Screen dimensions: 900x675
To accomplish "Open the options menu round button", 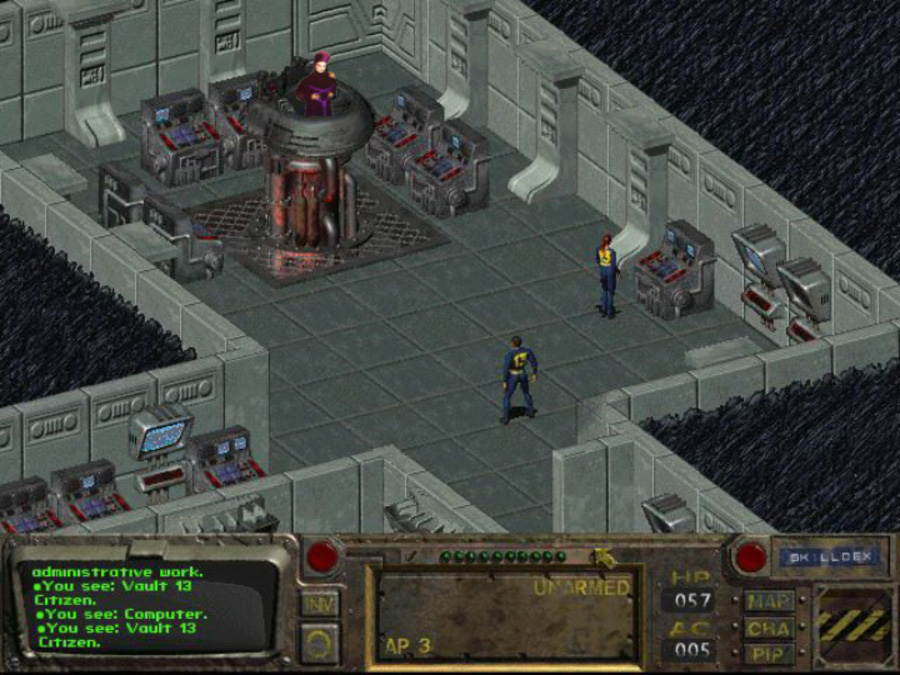I will coord(320,642).
